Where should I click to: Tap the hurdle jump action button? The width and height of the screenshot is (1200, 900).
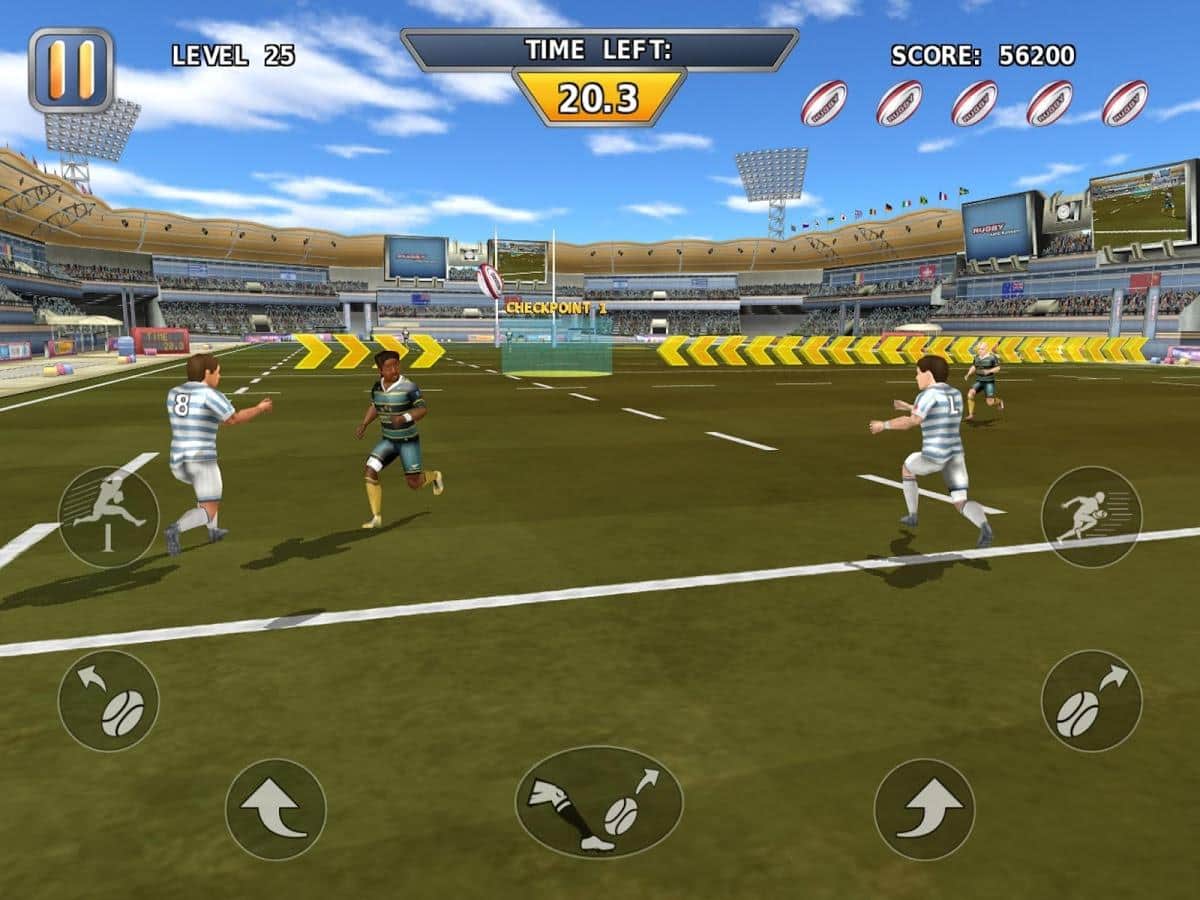pyautogui.click(x=108, y=516)
